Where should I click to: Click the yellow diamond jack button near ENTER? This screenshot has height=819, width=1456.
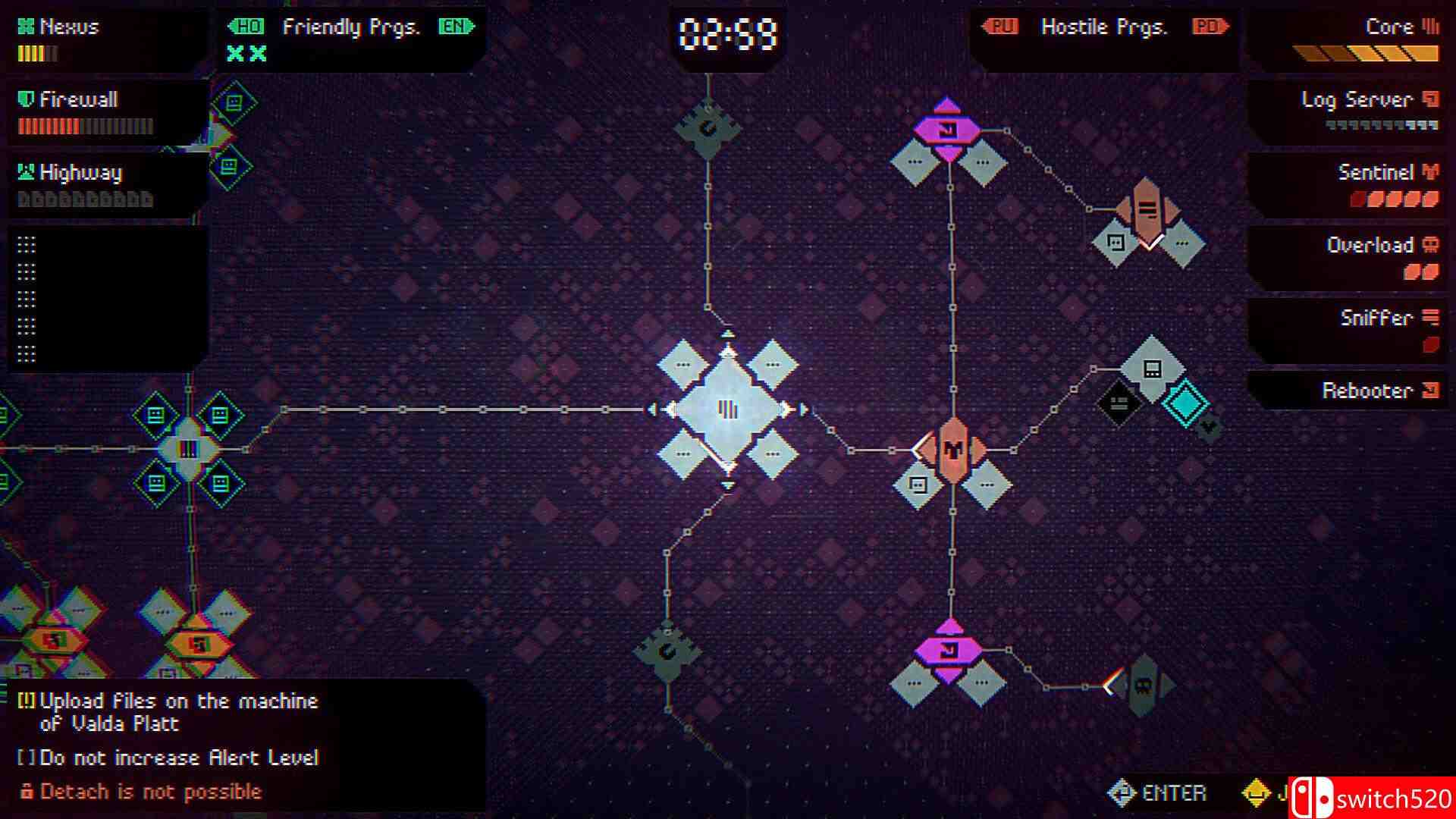[x=1254, y=792]
